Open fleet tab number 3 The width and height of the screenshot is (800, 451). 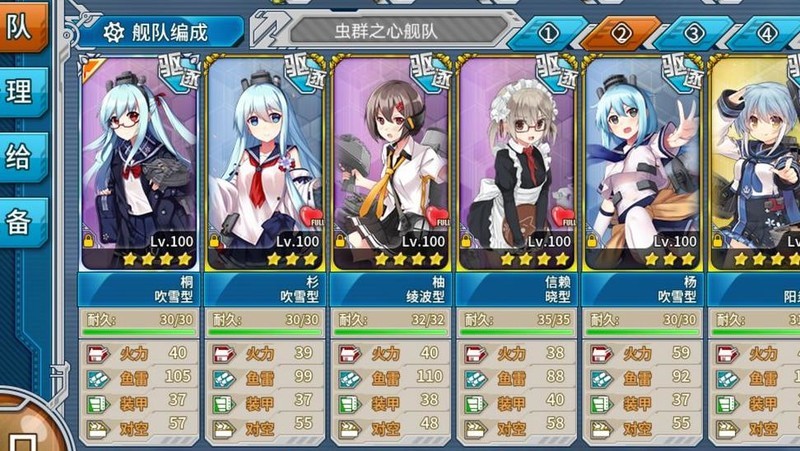(x=694, y=33)
